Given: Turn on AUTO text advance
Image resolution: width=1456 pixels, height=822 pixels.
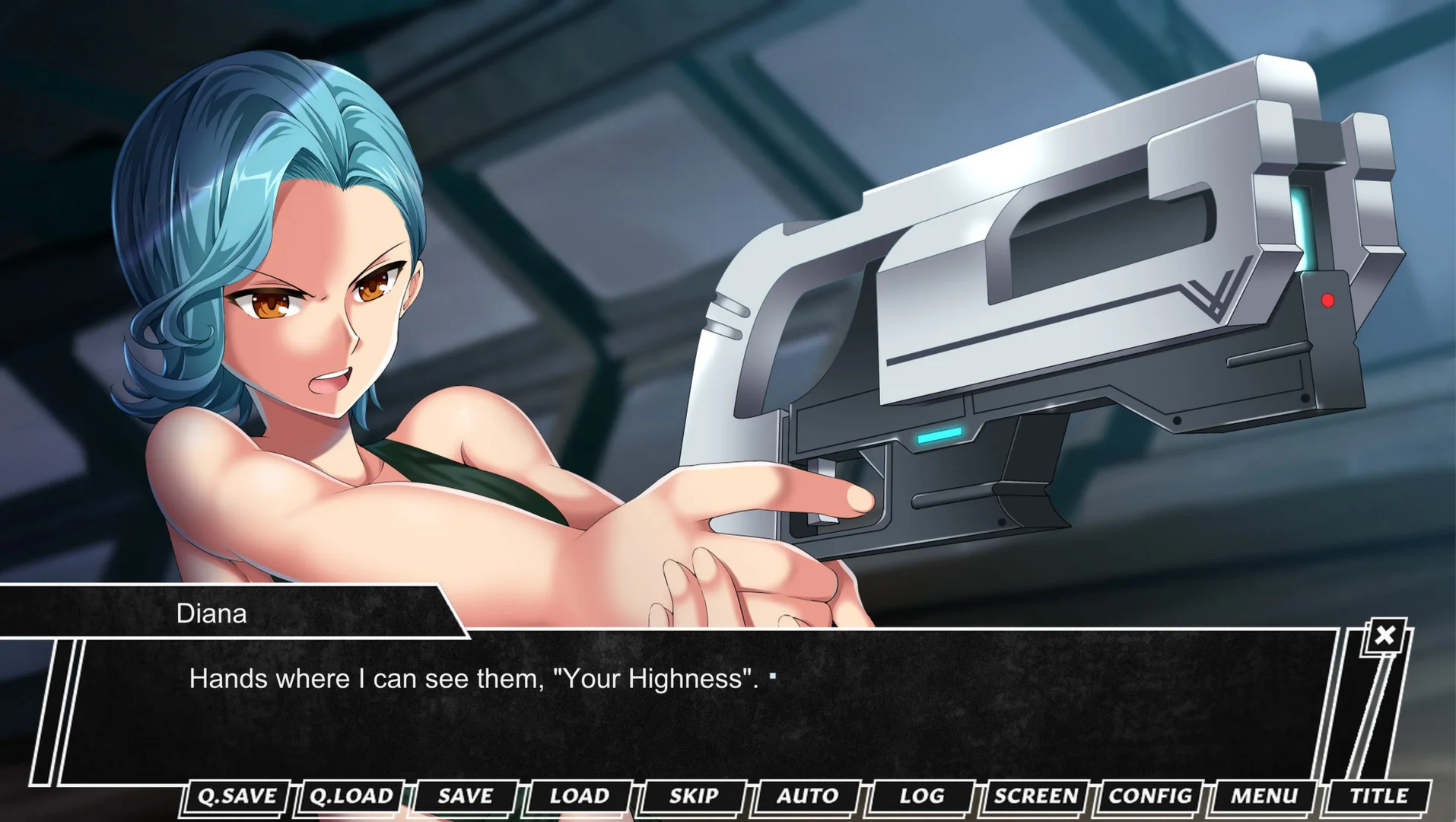Looking at the screenshot, I should coord(807,796).
